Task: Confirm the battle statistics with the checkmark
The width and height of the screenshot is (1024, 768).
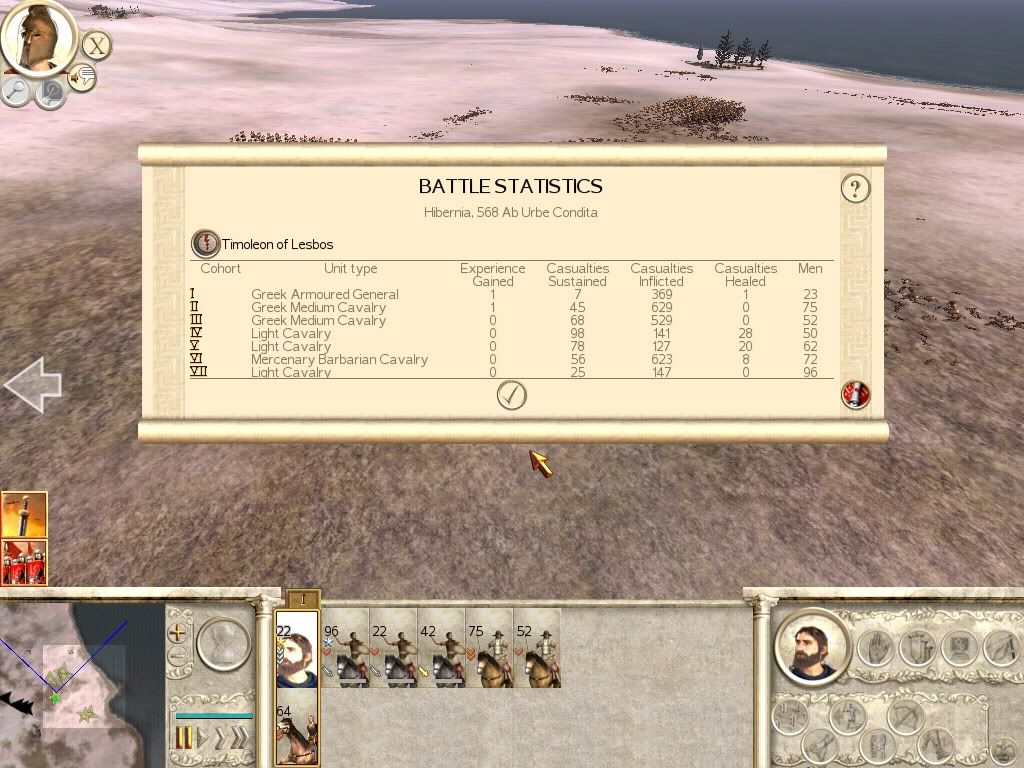Action: (x=511, y=396)
